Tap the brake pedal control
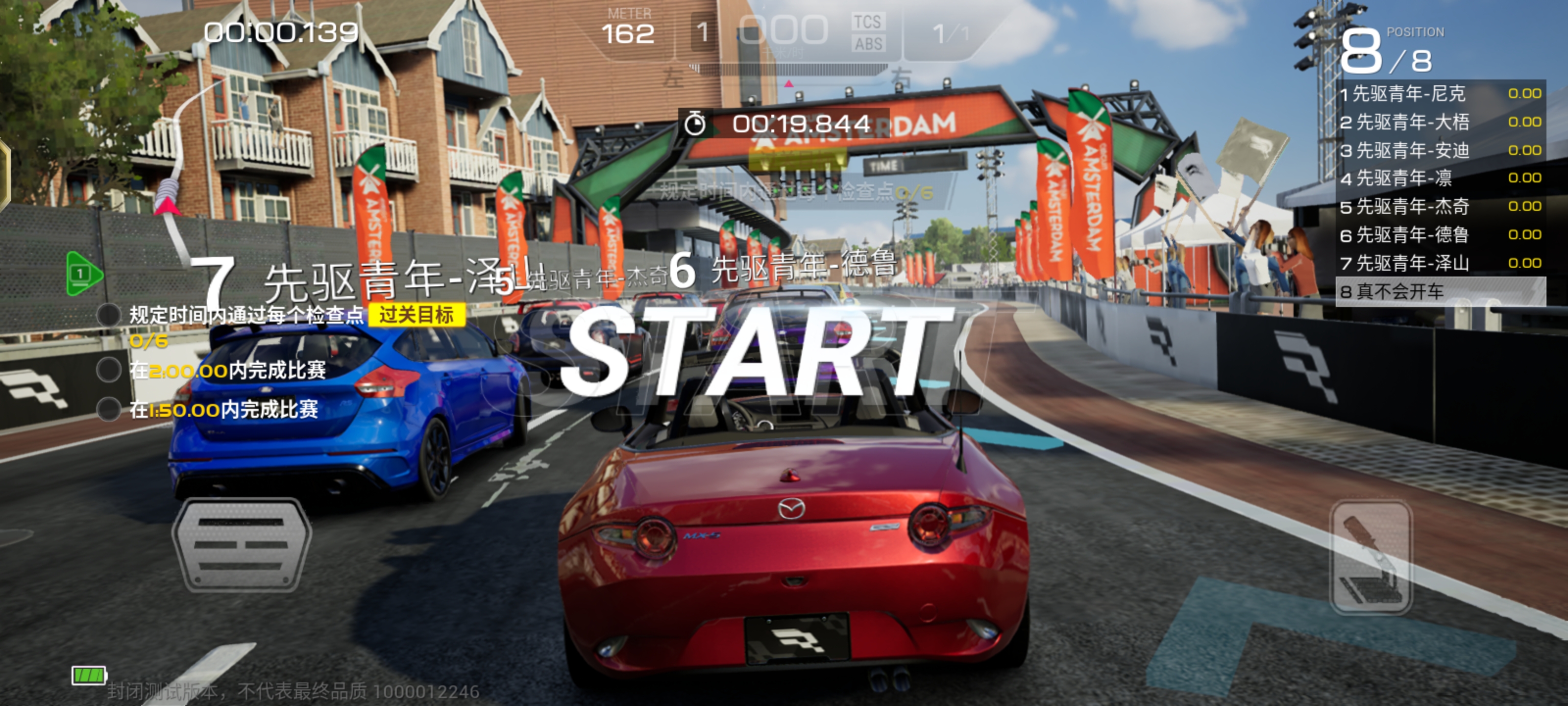 point(242,544)
